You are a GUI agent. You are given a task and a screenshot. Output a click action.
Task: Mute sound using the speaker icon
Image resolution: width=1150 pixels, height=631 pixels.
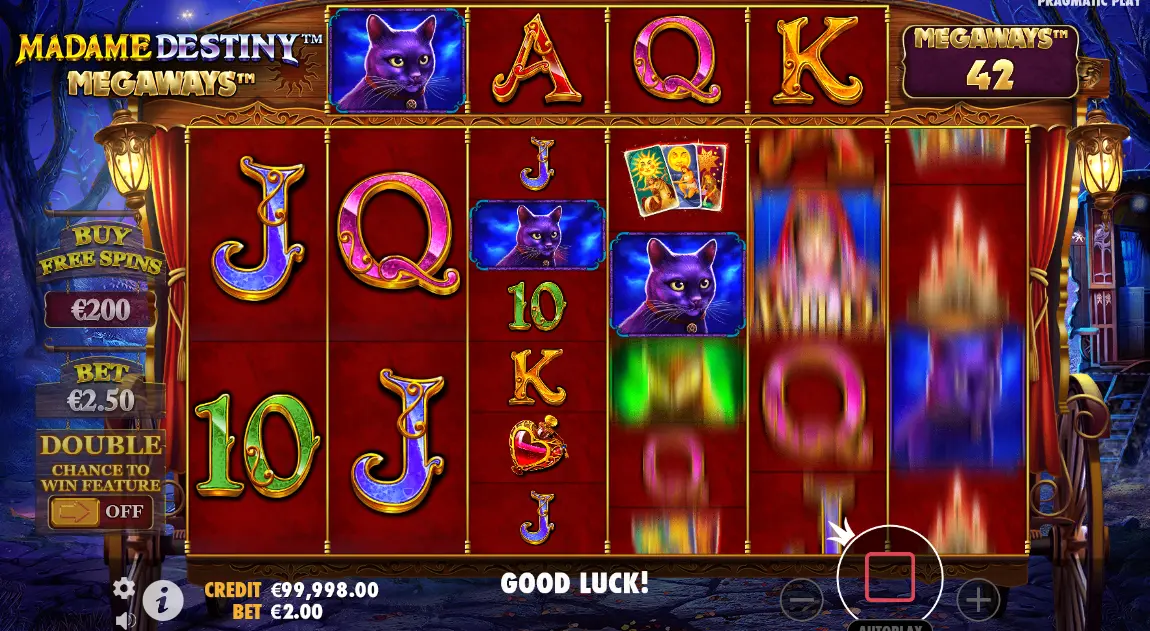tap(125, 620)
